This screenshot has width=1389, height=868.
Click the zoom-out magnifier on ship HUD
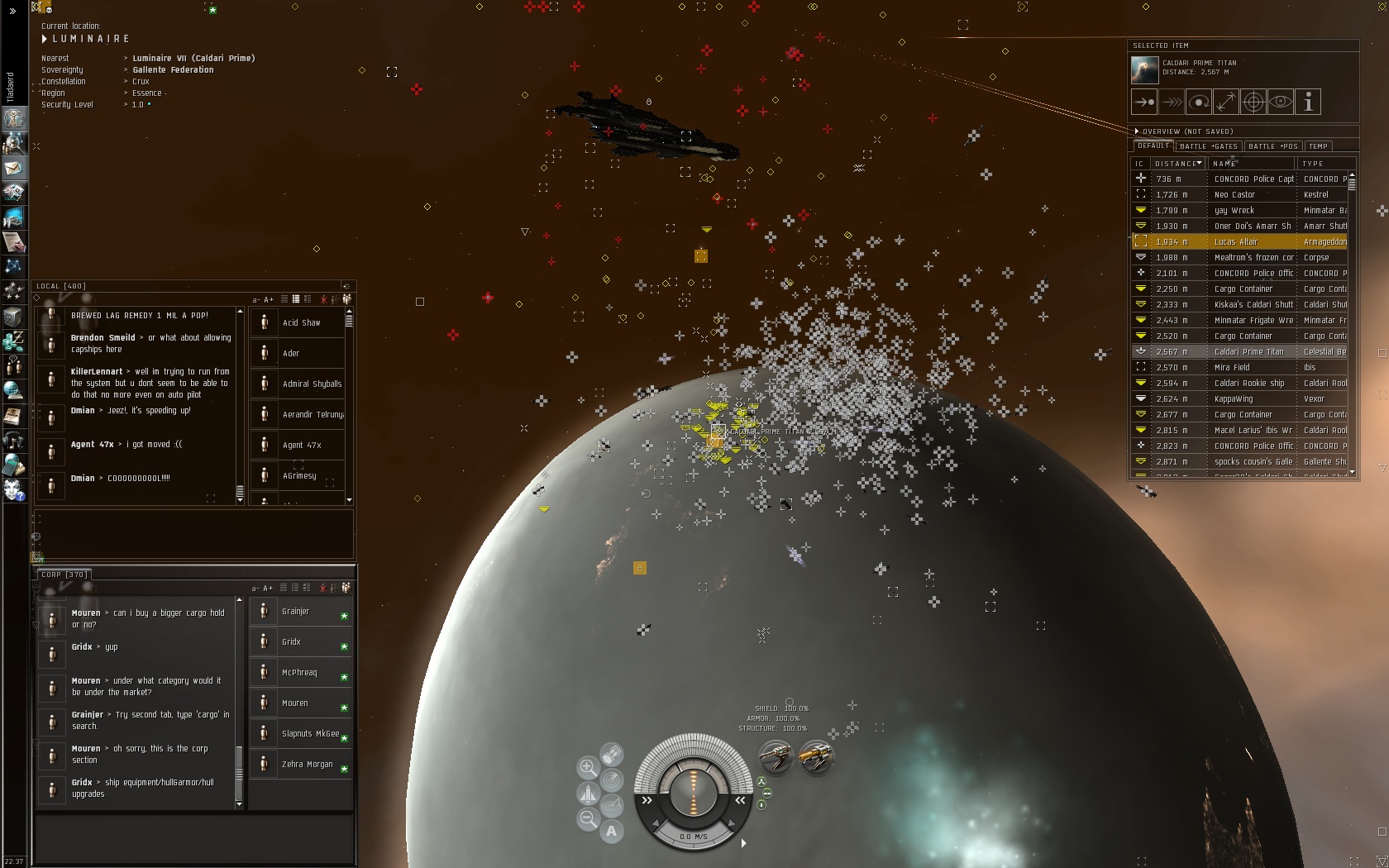(x=588, y=819)
